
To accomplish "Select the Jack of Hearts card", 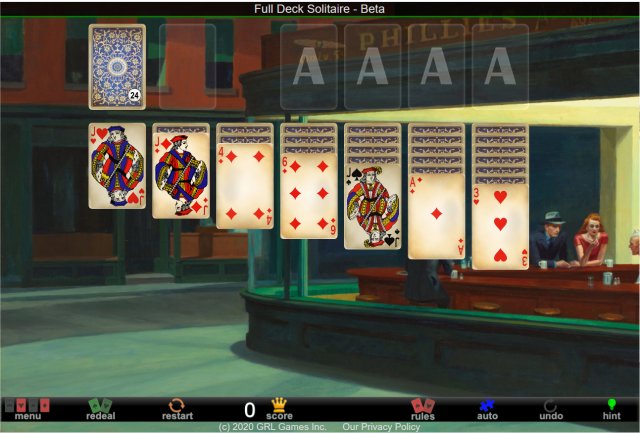I will (117, 166).
